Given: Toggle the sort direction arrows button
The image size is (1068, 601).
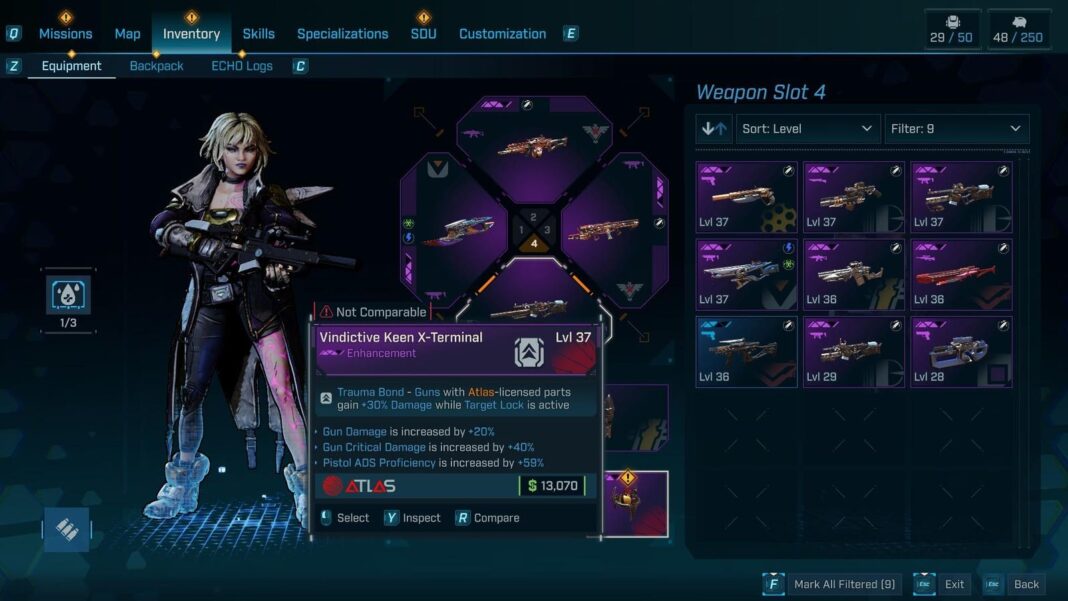Looking at the screenshot, I should (714, 129).
